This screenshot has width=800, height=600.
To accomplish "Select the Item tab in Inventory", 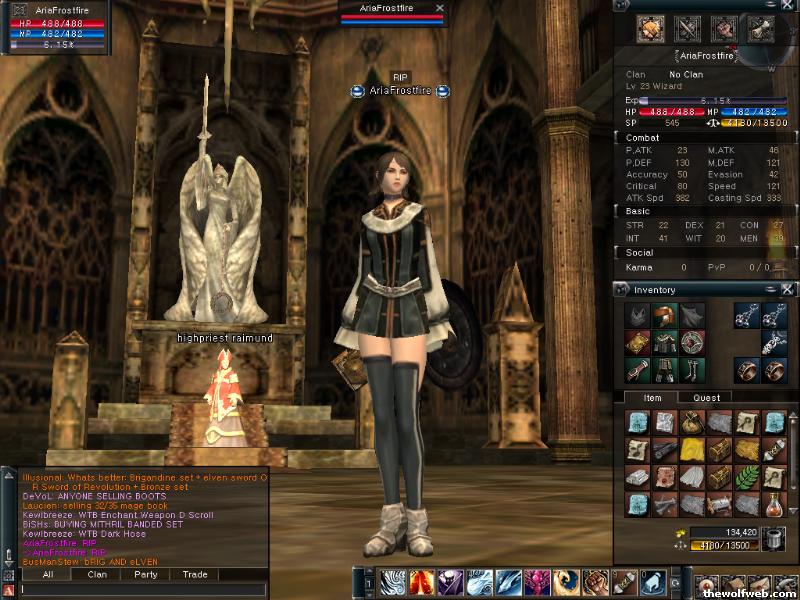I will pos(652,398).
